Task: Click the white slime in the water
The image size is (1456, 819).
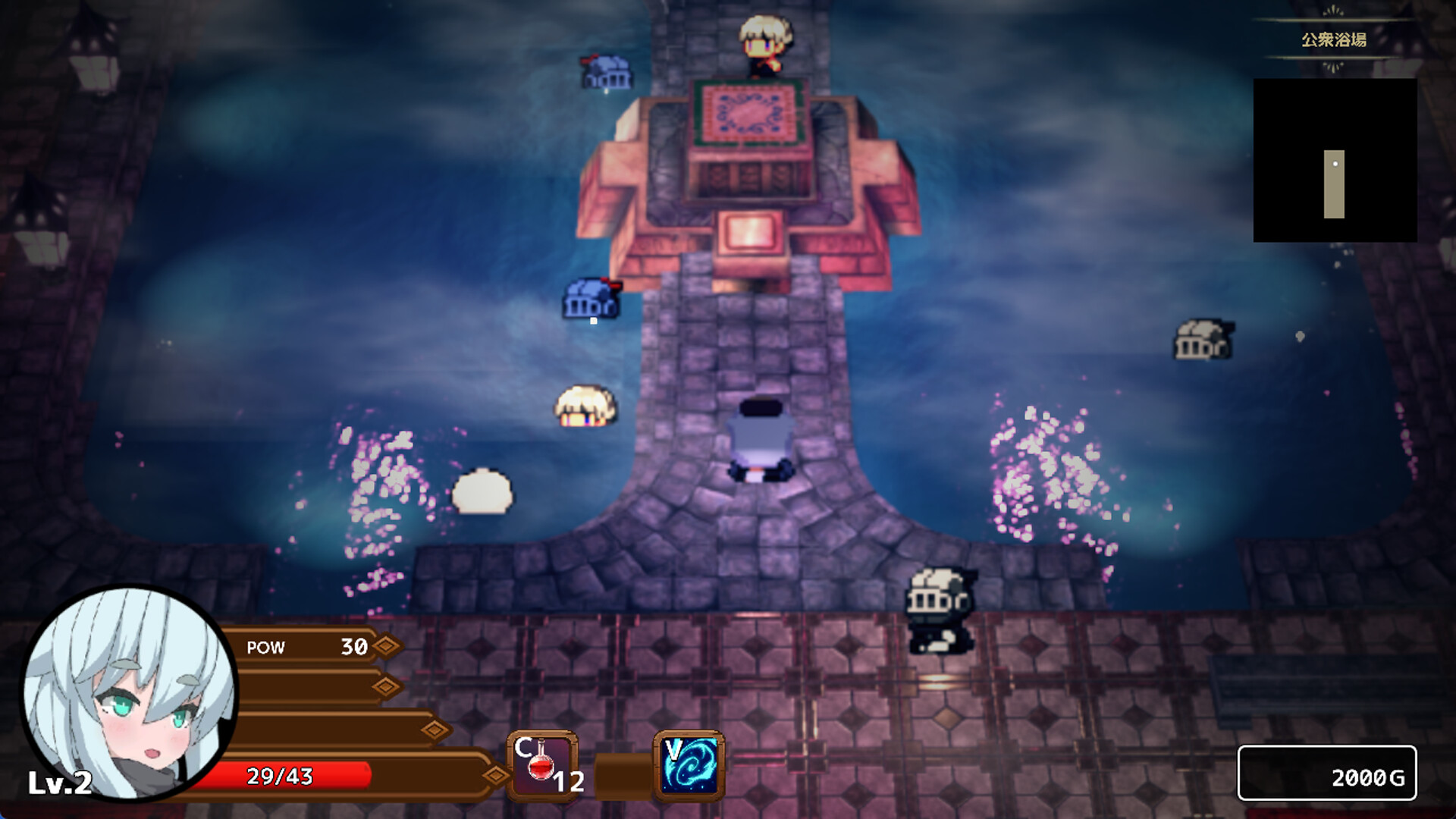Action: [x=485, y=491]
